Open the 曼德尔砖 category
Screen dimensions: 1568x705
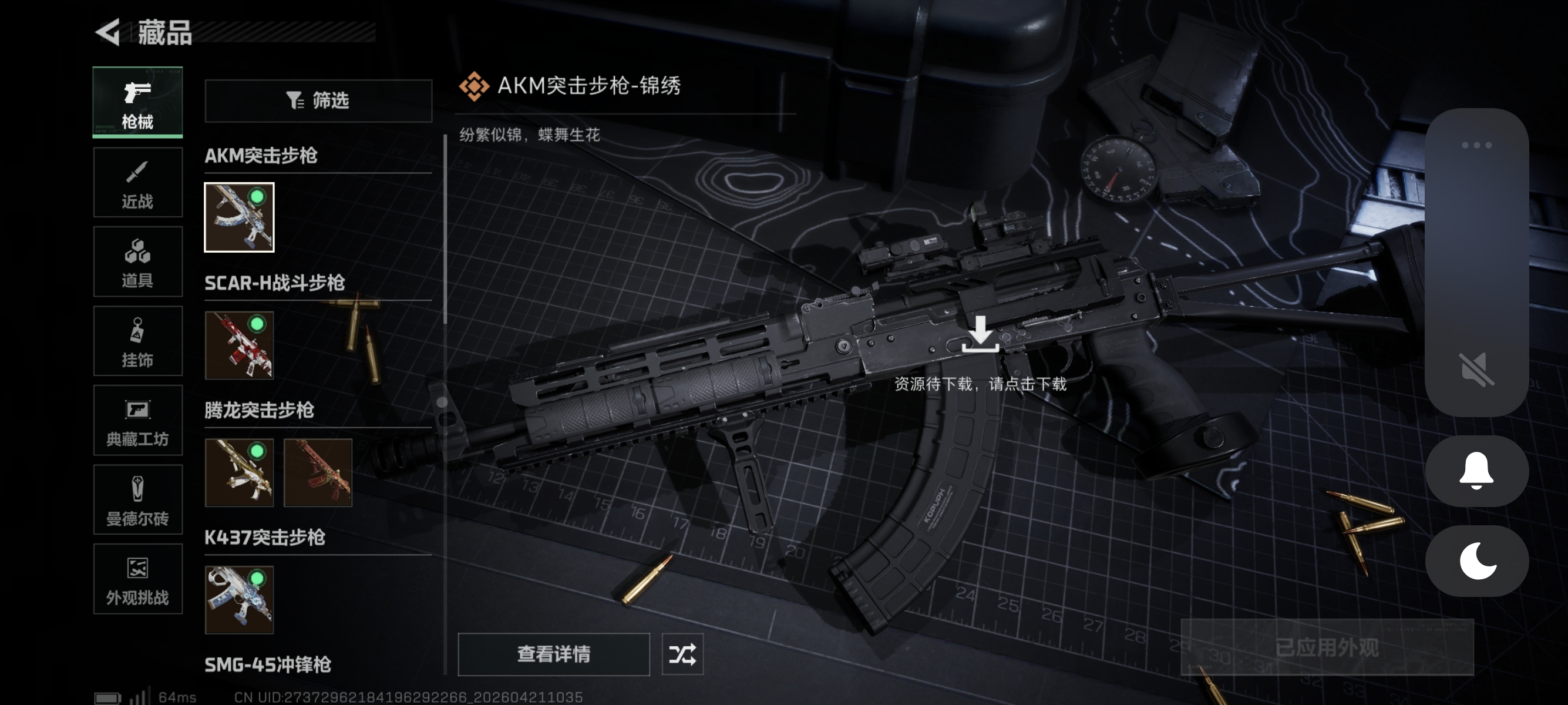point(137,500)
